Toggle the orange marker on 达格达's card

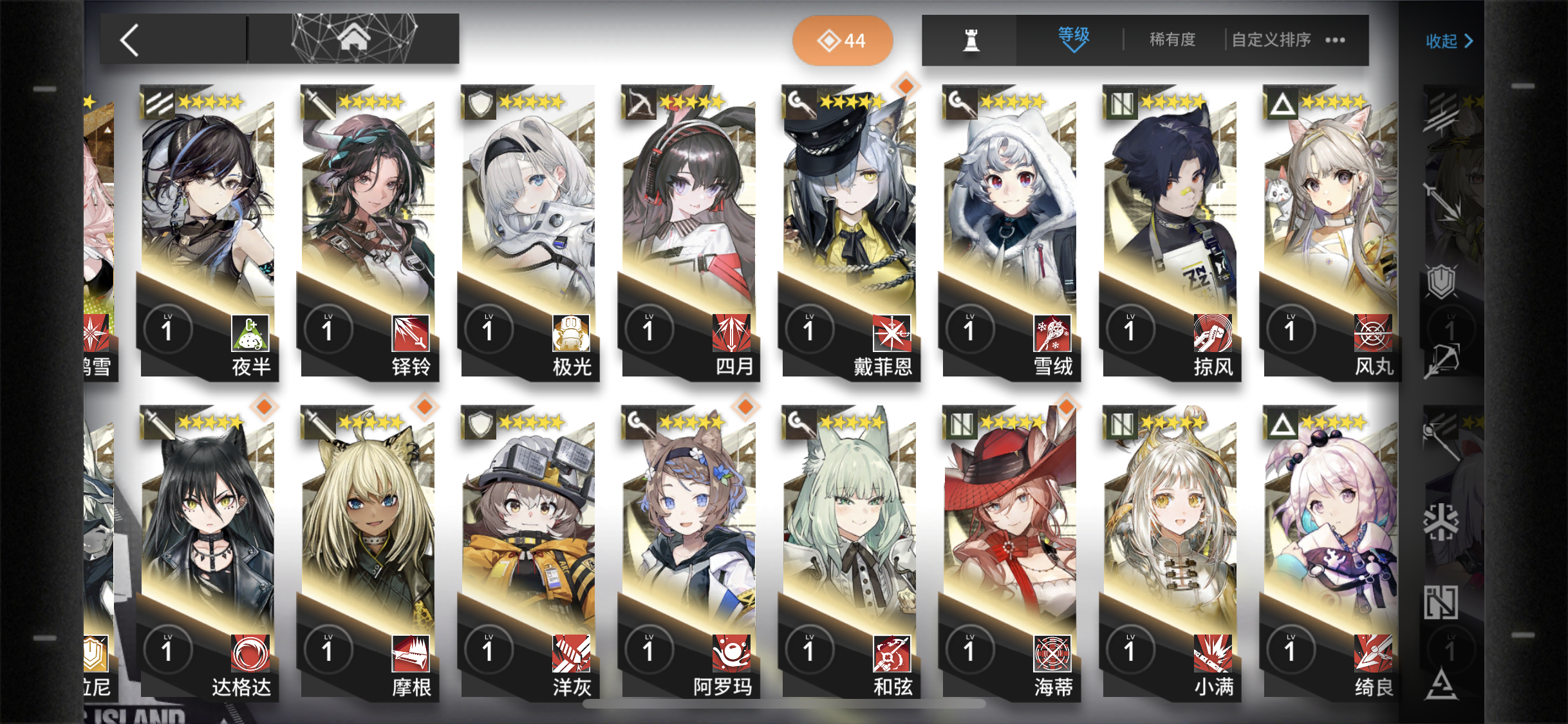(x=263, y=407)
